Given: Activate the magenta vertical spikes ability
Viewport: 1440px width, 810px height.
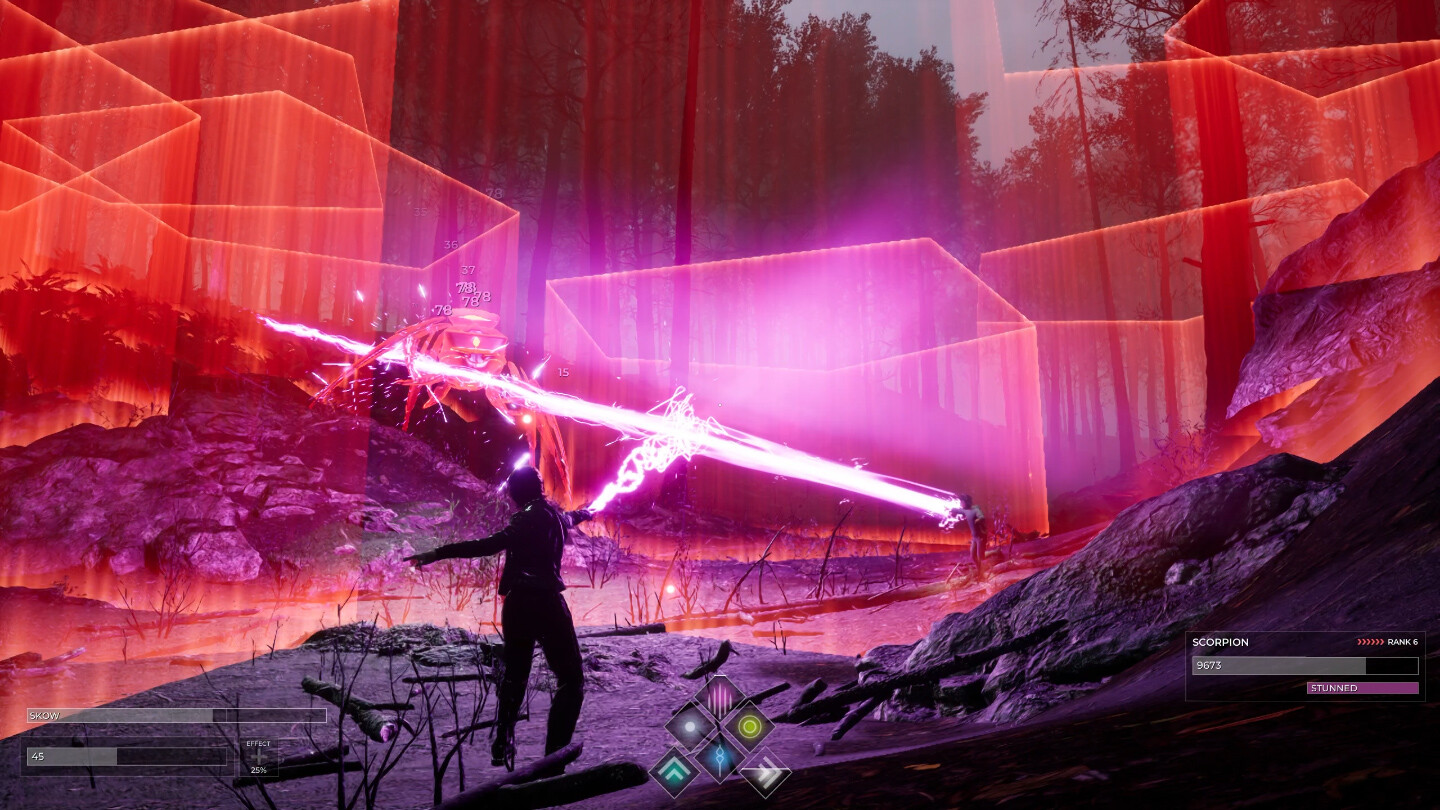Looking at the screenshot, I should [x=719, y=697].
